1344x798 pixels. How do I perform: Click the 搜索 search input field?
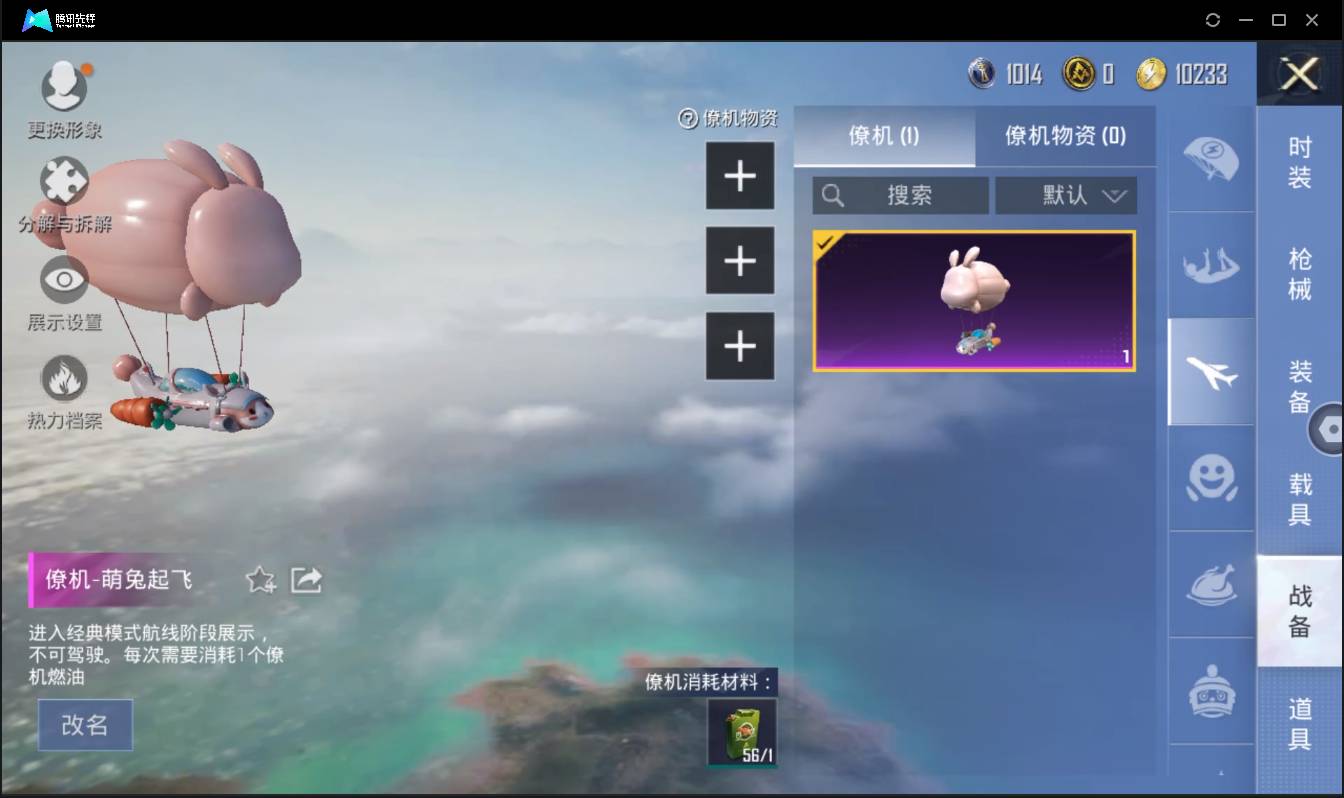pos(900,195)
